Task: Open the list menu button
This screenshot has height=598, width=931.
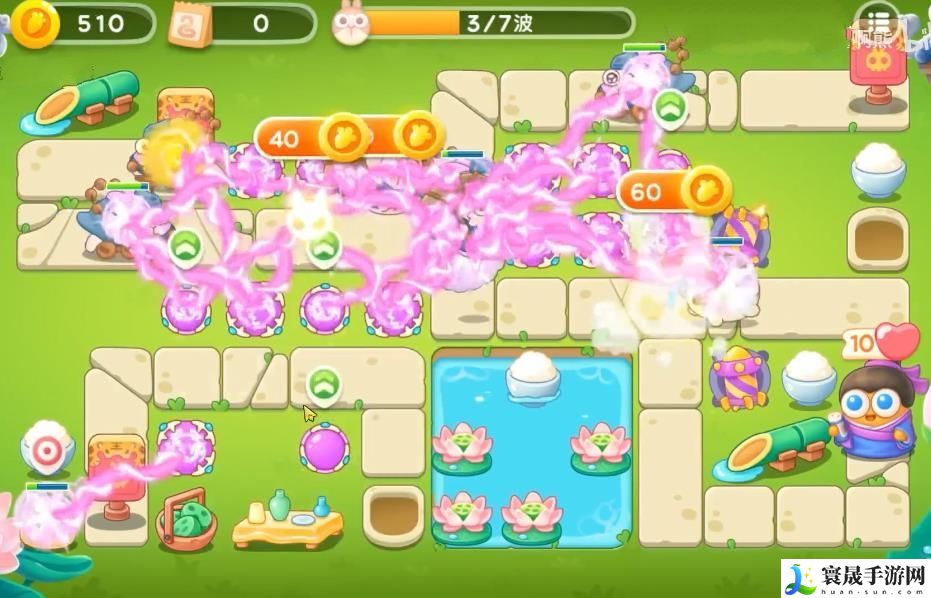Action: coord(877,22)
